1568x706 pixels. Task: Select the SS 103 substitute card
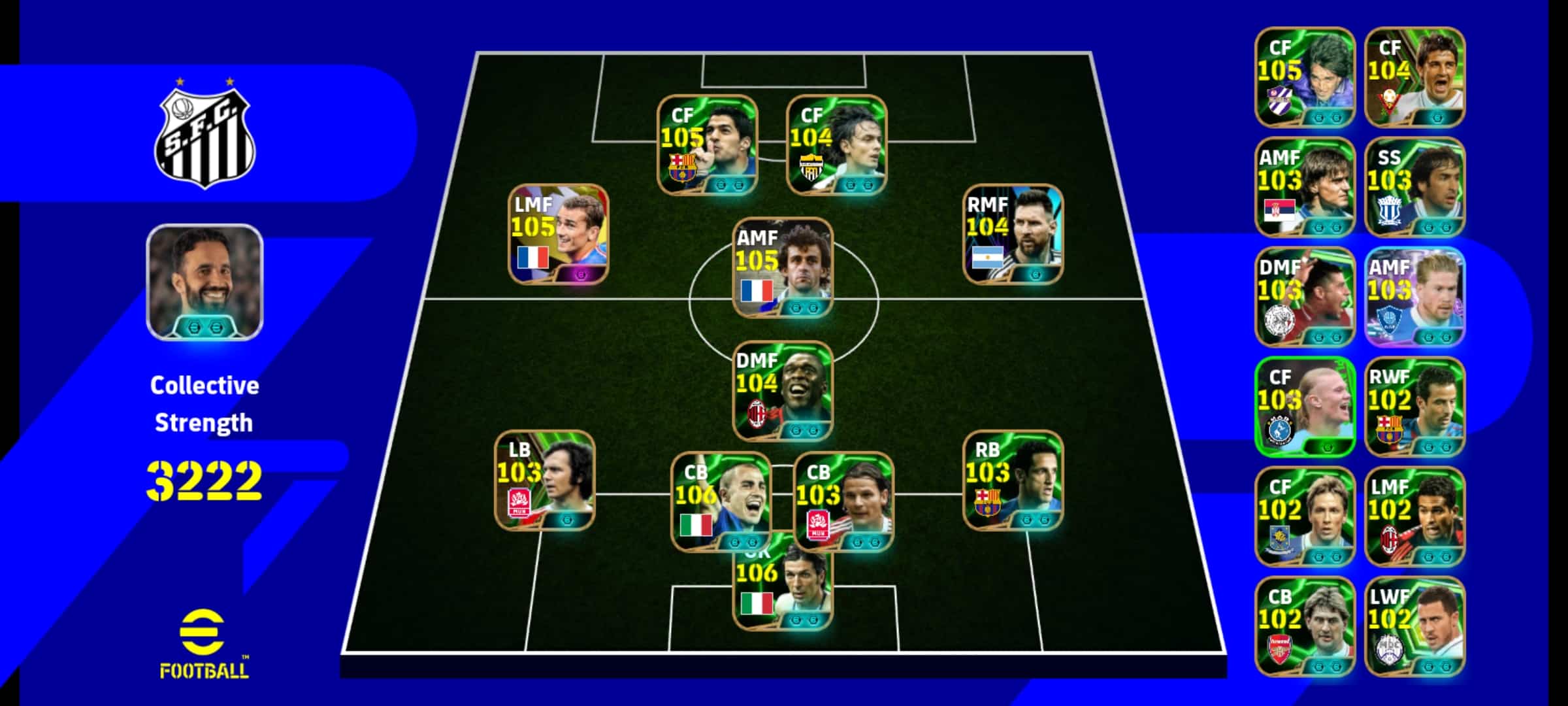pos(1414,187)
